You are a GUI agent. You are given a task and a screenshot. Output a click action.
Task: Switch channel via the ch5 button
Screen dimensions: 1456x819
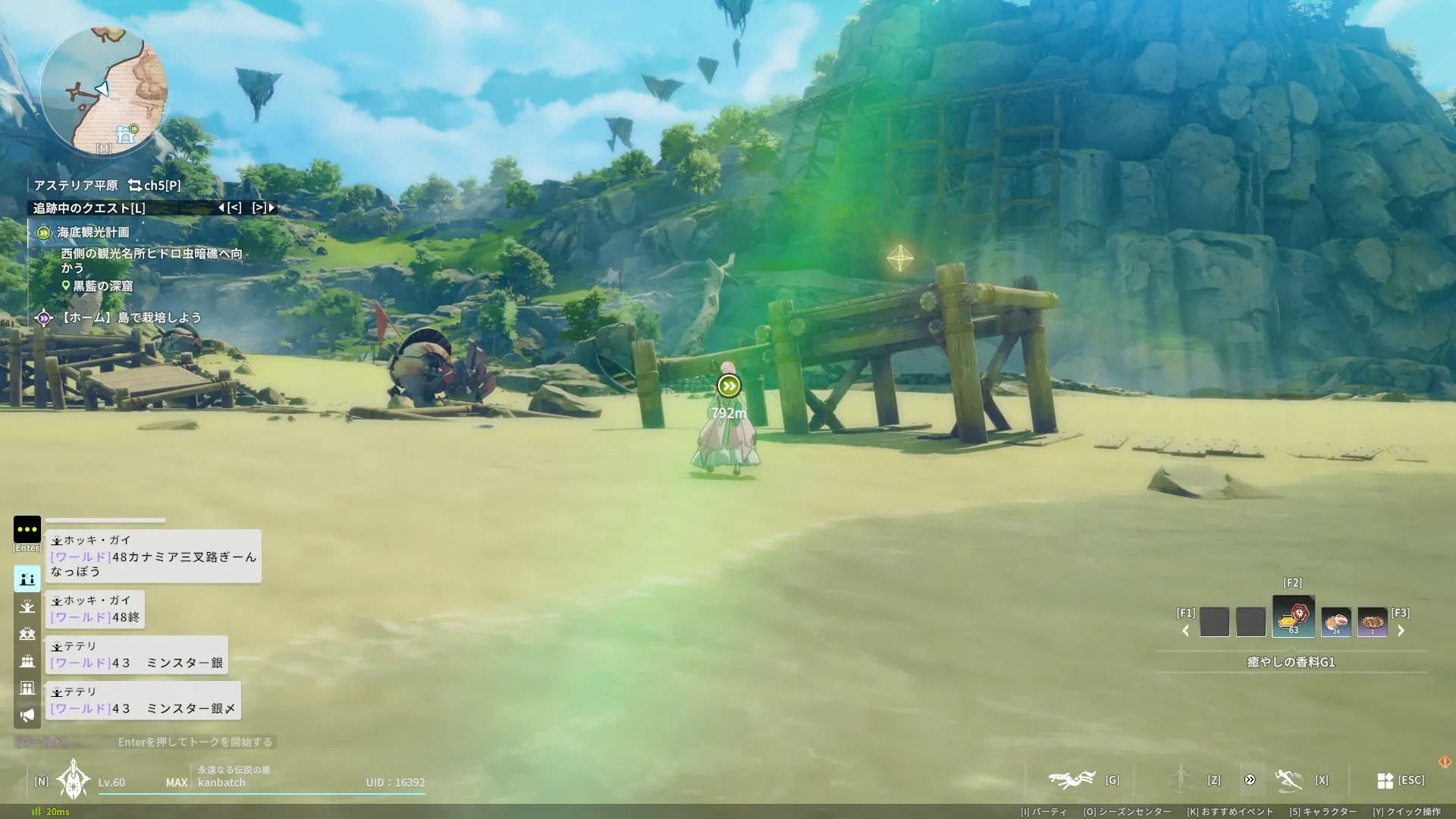[x=155, y=185]
